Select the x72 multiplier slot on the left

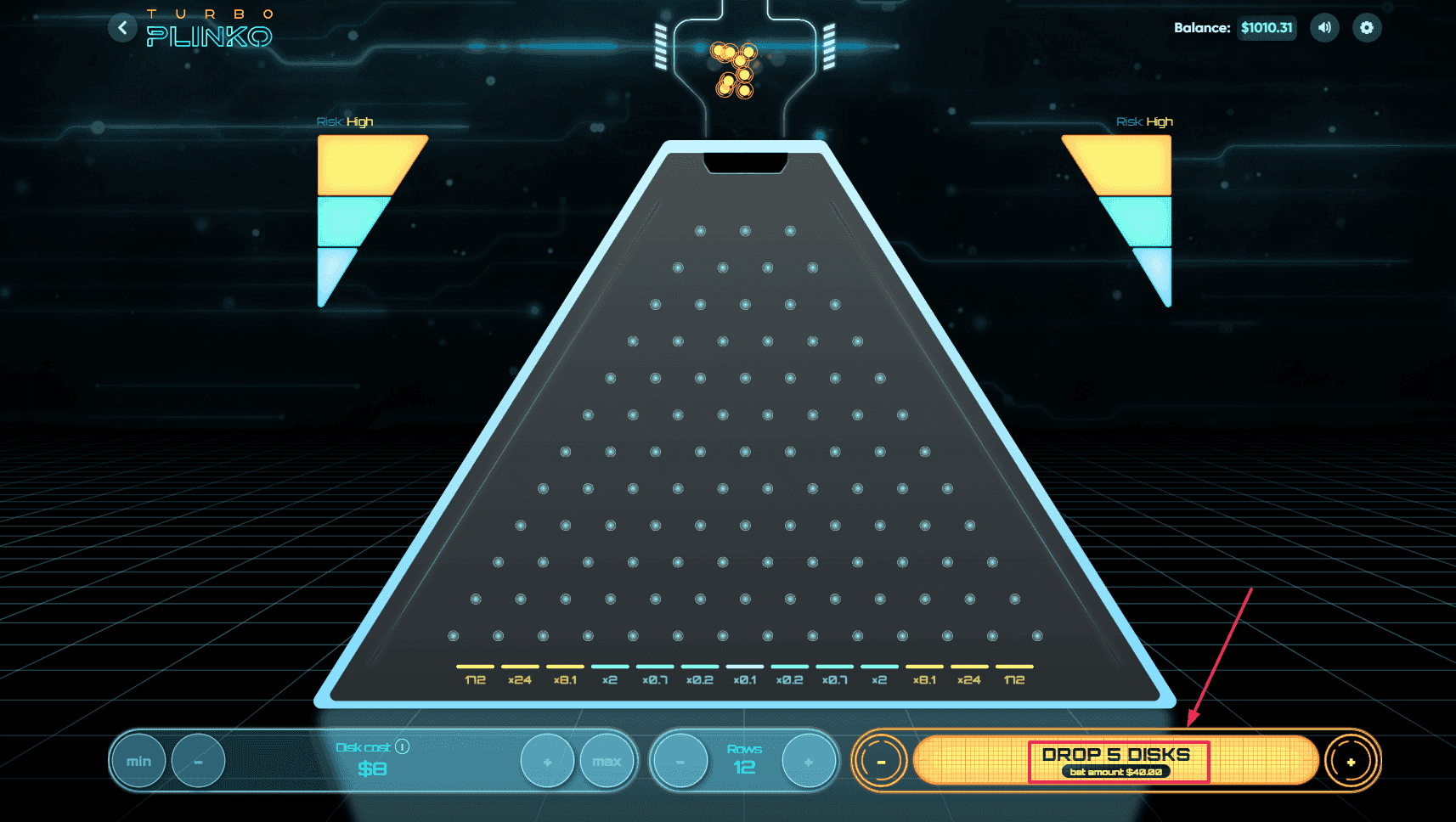474,674
